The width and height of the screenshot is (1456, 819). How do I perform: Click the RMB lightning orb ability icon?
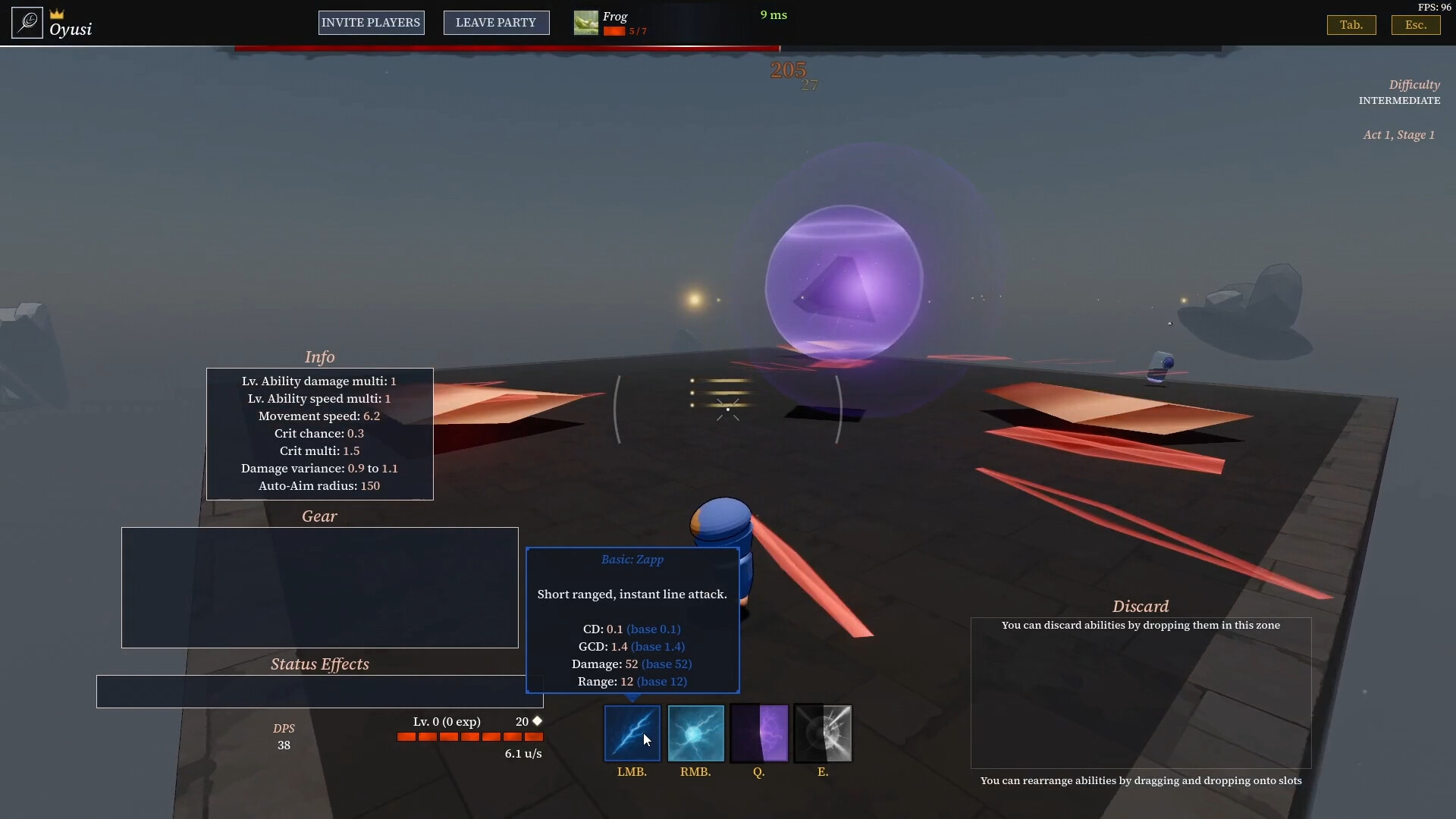point(695,733)
